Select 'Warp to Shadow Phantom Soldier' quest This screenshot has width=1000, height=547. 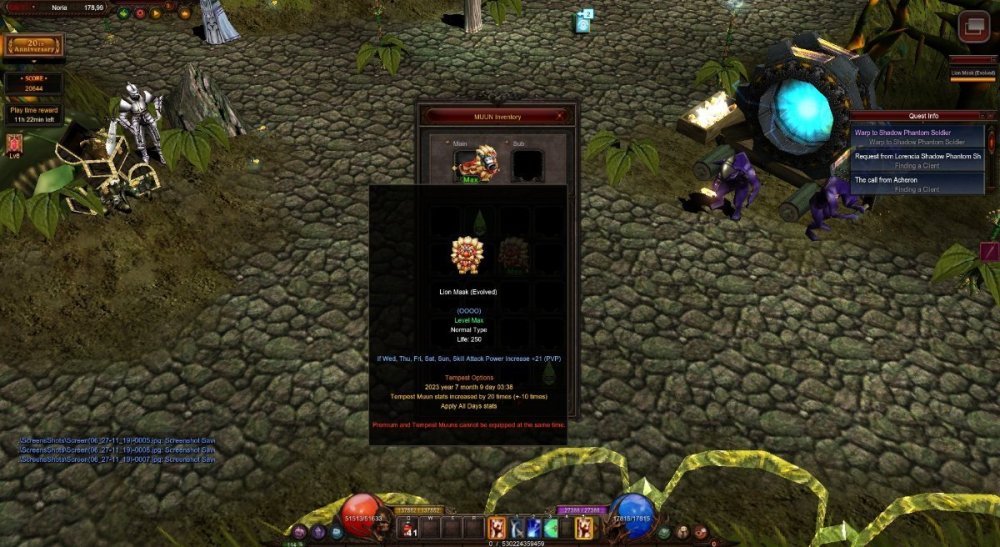pyautogui.click(x=916, y=132)
